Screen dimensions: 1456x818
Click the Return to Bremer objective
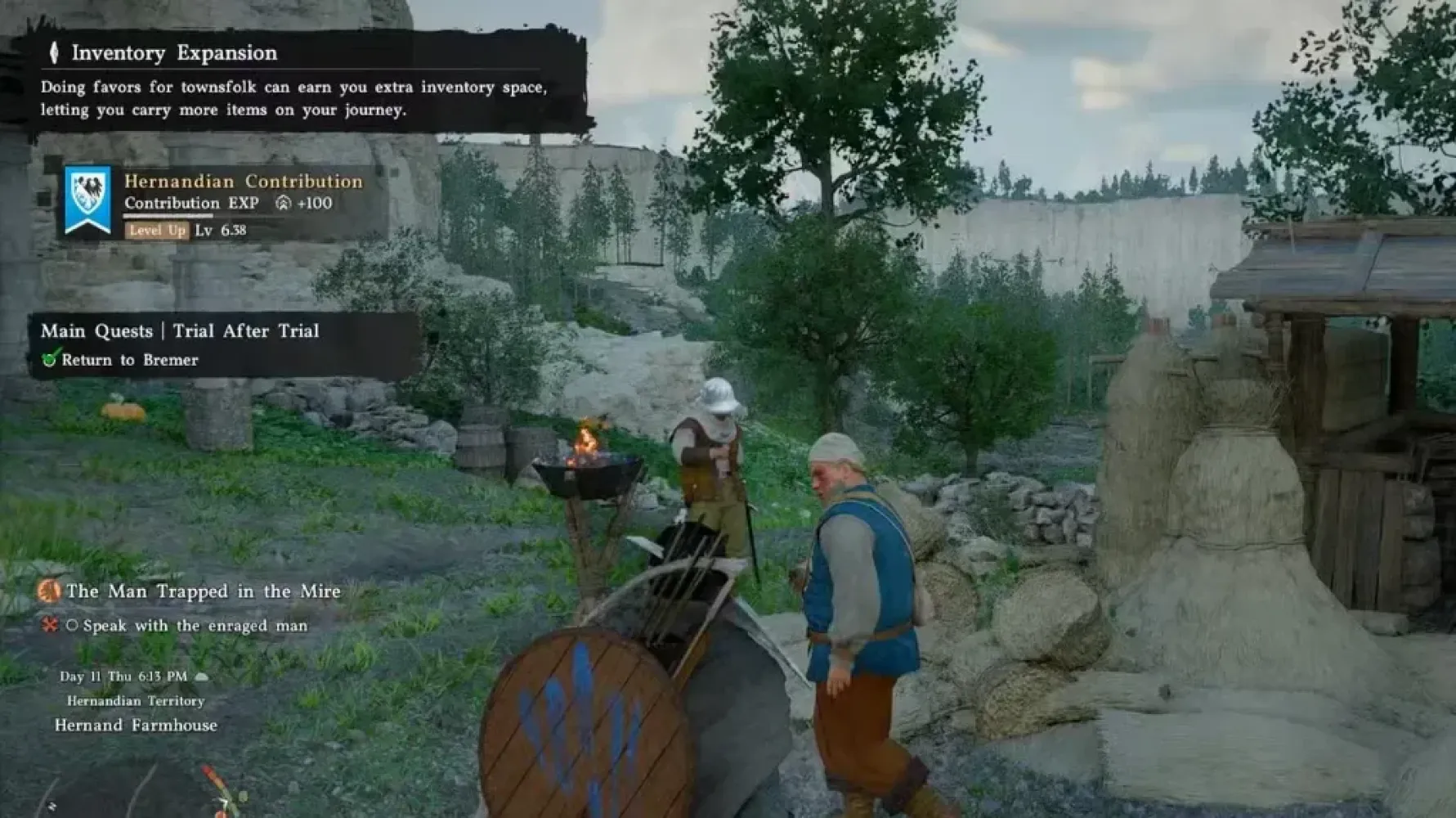click(x=129, y=360)
